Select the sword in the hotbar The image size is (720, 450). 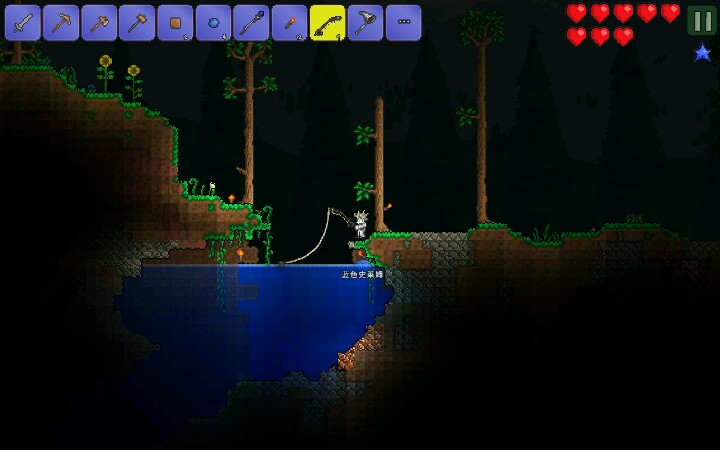22,22
